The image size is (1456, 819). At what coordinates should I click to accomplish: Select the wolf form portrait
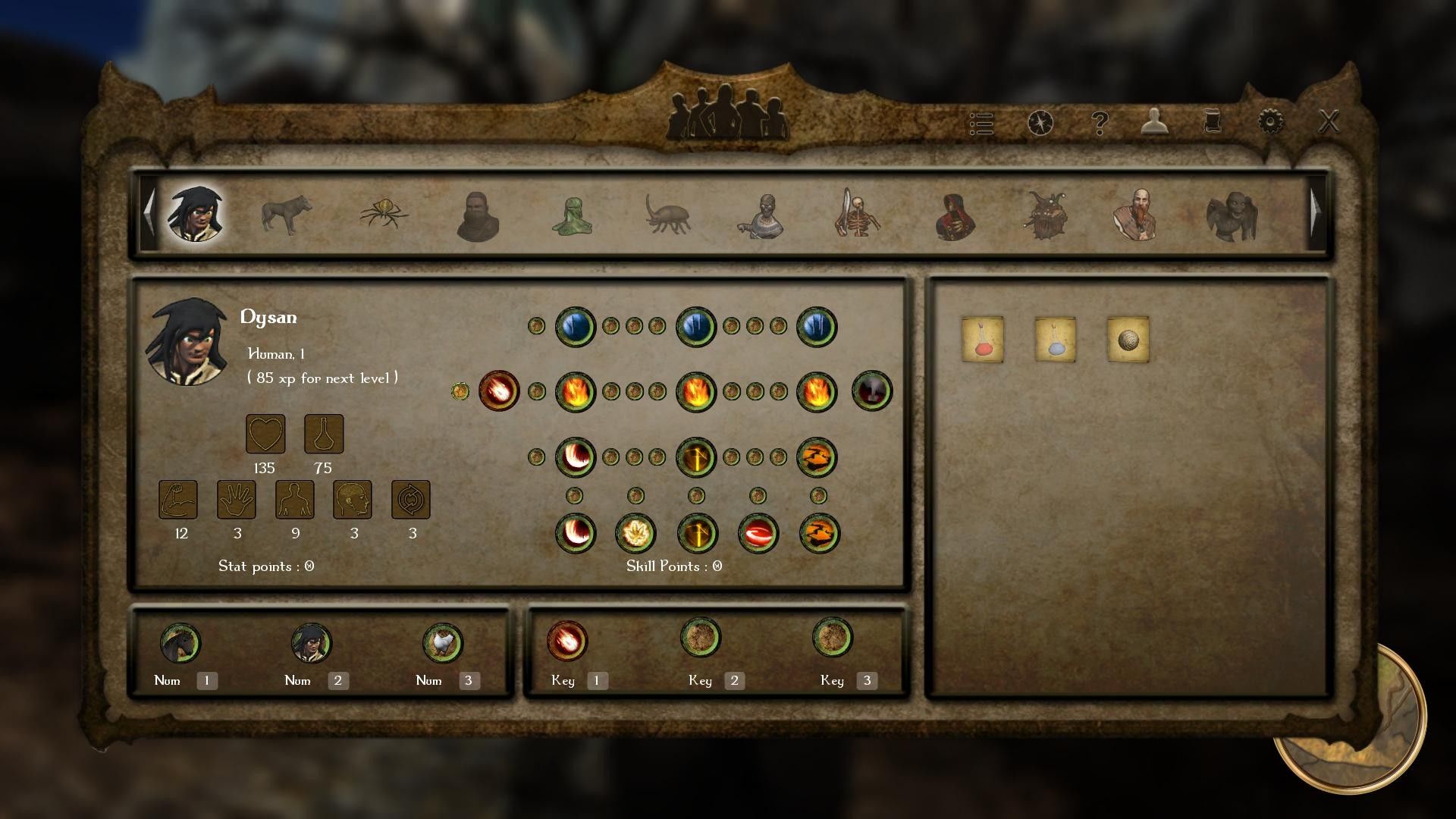(287, 215)
